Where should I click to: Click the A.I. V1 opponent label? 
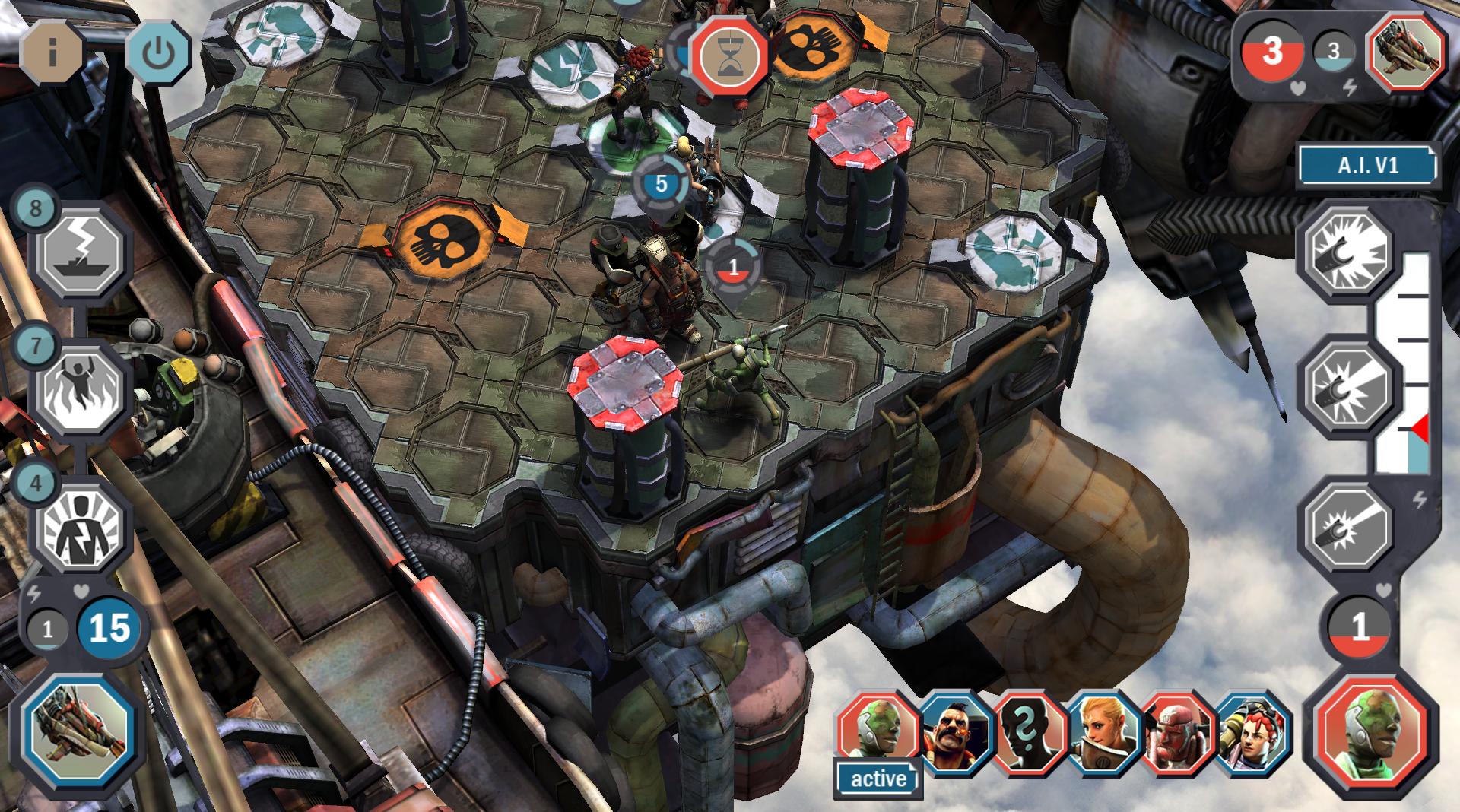(x=1367, y=166)
